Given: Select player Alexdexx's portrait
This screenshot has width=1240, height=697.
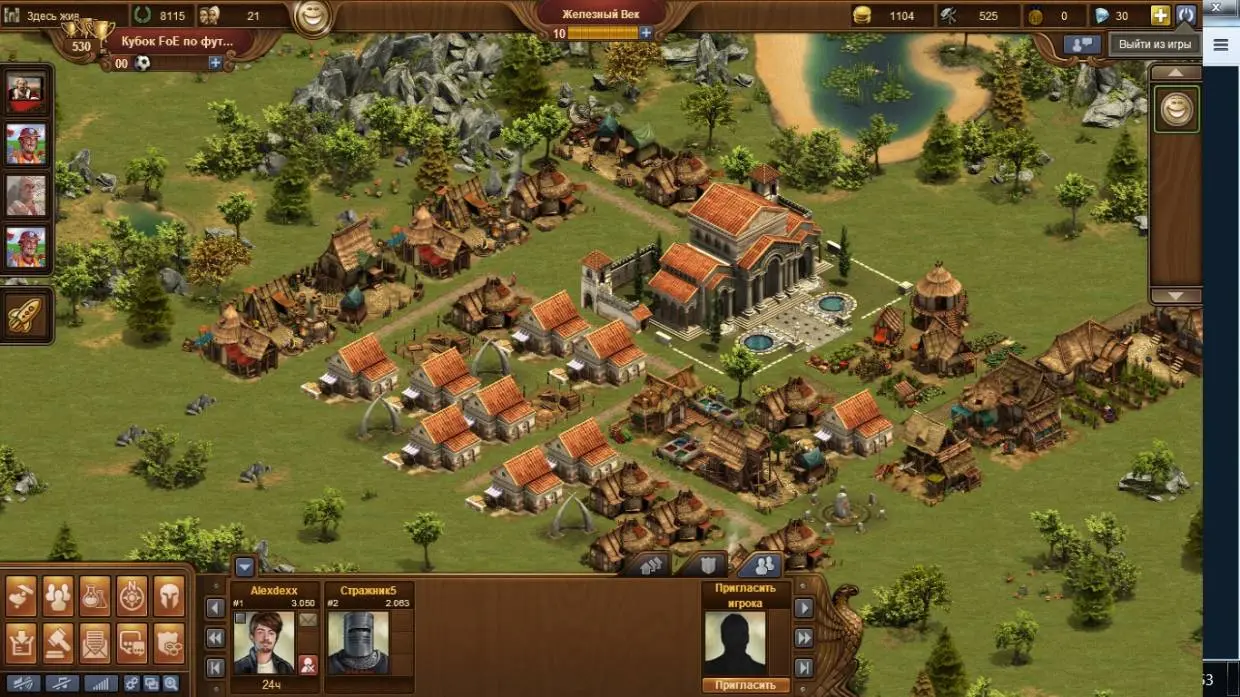Looking at the screenshot, I should tap(264, 642).
